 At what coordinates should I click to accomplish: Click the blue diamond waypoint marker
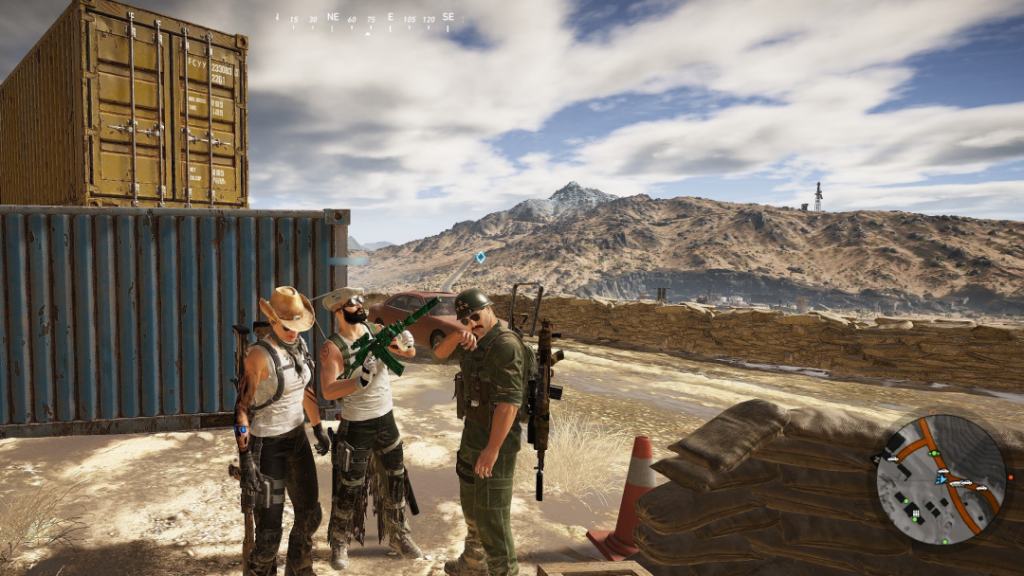pyautogui.click(x=480, y=257)
